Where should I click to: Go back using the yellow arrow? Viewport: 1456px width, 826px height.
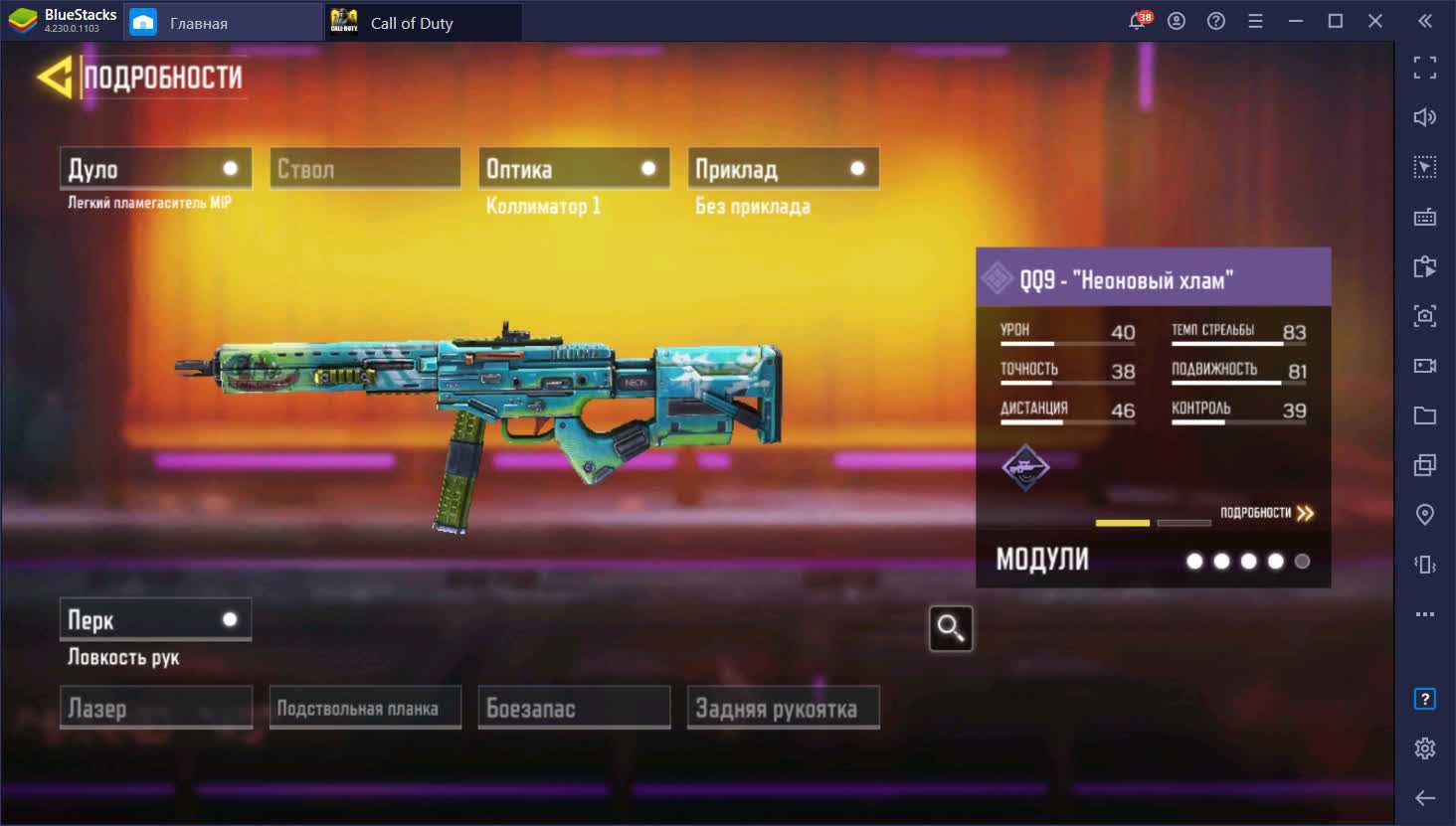click(x=54, y=78)
